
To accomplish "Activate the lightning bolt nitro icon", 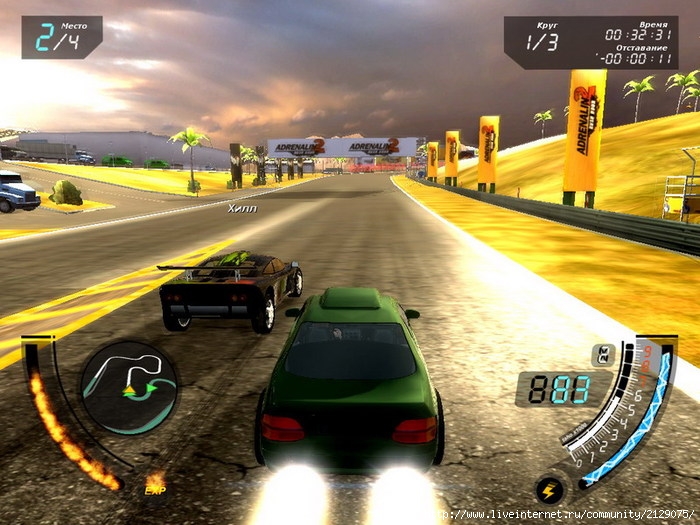I will [x=549, y=490].
